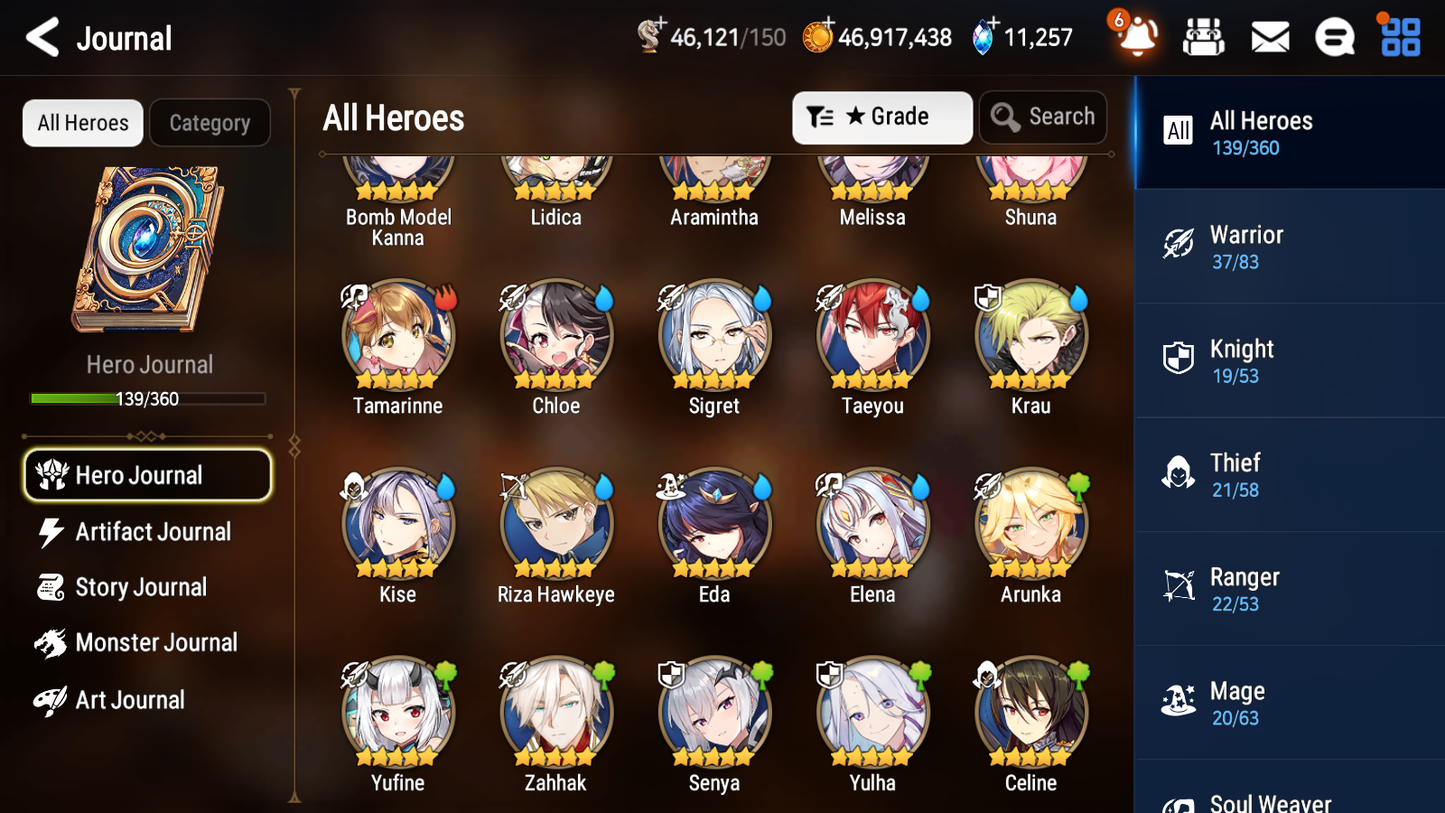Select the All Heroes tab on the left
Viewport: 1445px width, 813px height.
coord(82,122)
